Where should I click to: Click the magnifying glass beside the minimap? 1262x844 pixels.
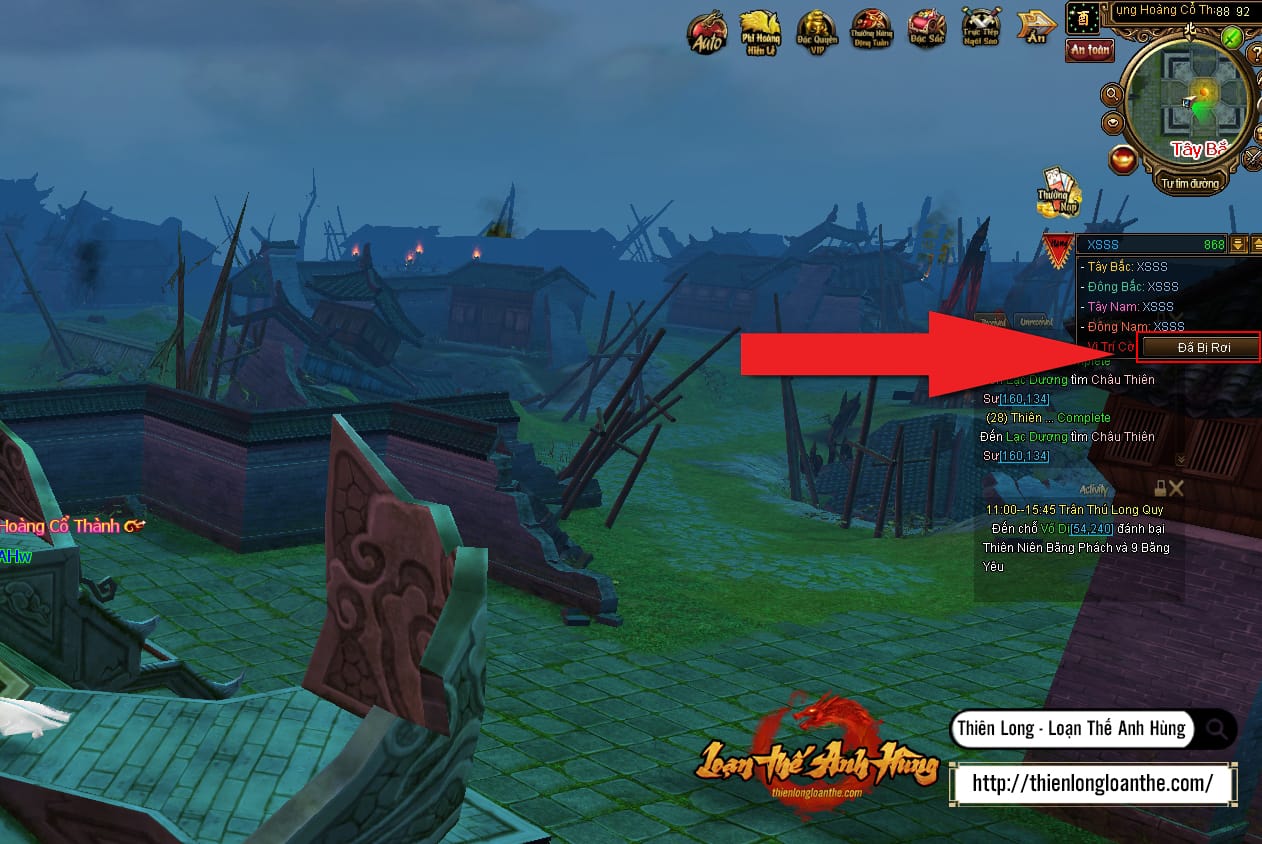coord(1111,95)
